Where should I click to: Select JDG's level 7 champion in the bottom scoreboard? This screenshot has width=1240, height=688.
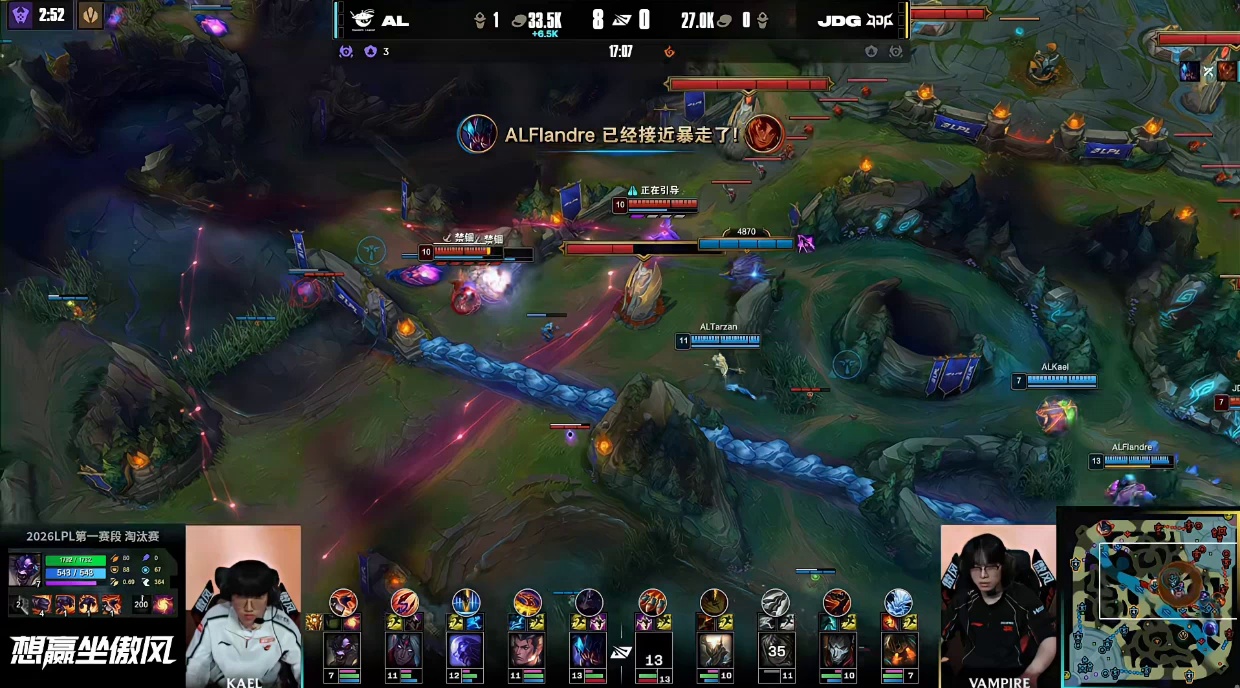pyautogui.click(x=898, y=651)
